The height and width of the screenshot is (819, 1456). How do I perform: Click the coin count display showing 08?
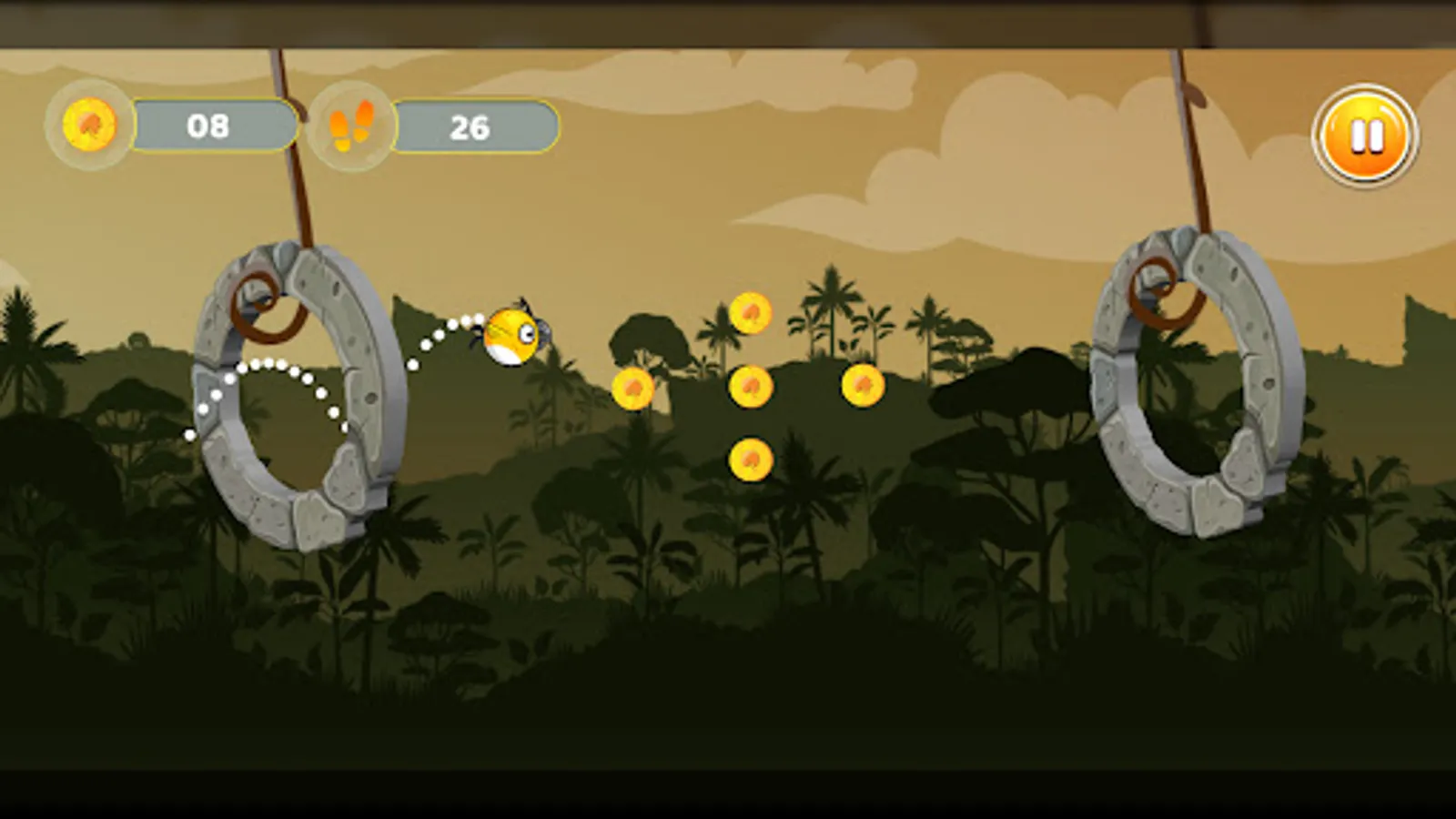click(x=211, y=126)
